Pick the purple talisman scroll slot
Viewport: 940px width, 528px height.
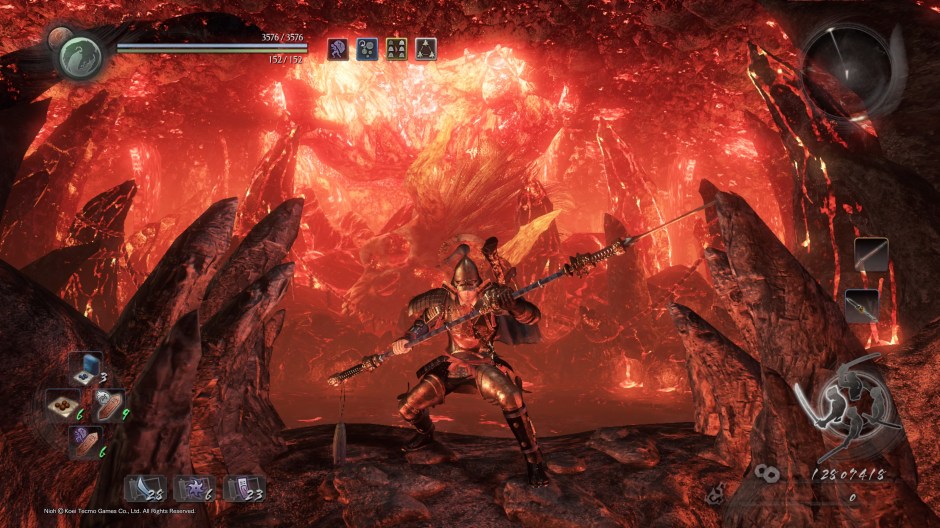tap(243, 488)
